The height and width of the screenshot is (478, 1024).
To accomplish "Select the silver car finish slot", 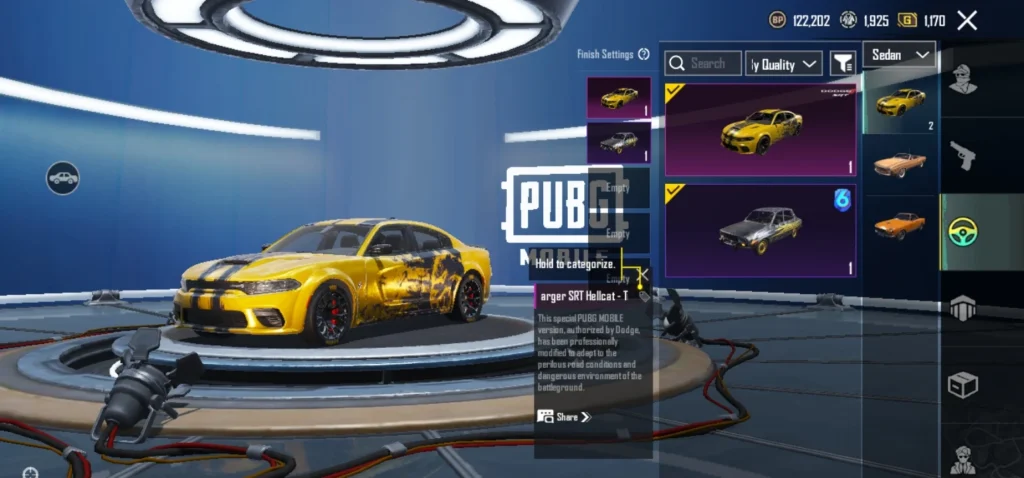I will (x=619, y=143).
